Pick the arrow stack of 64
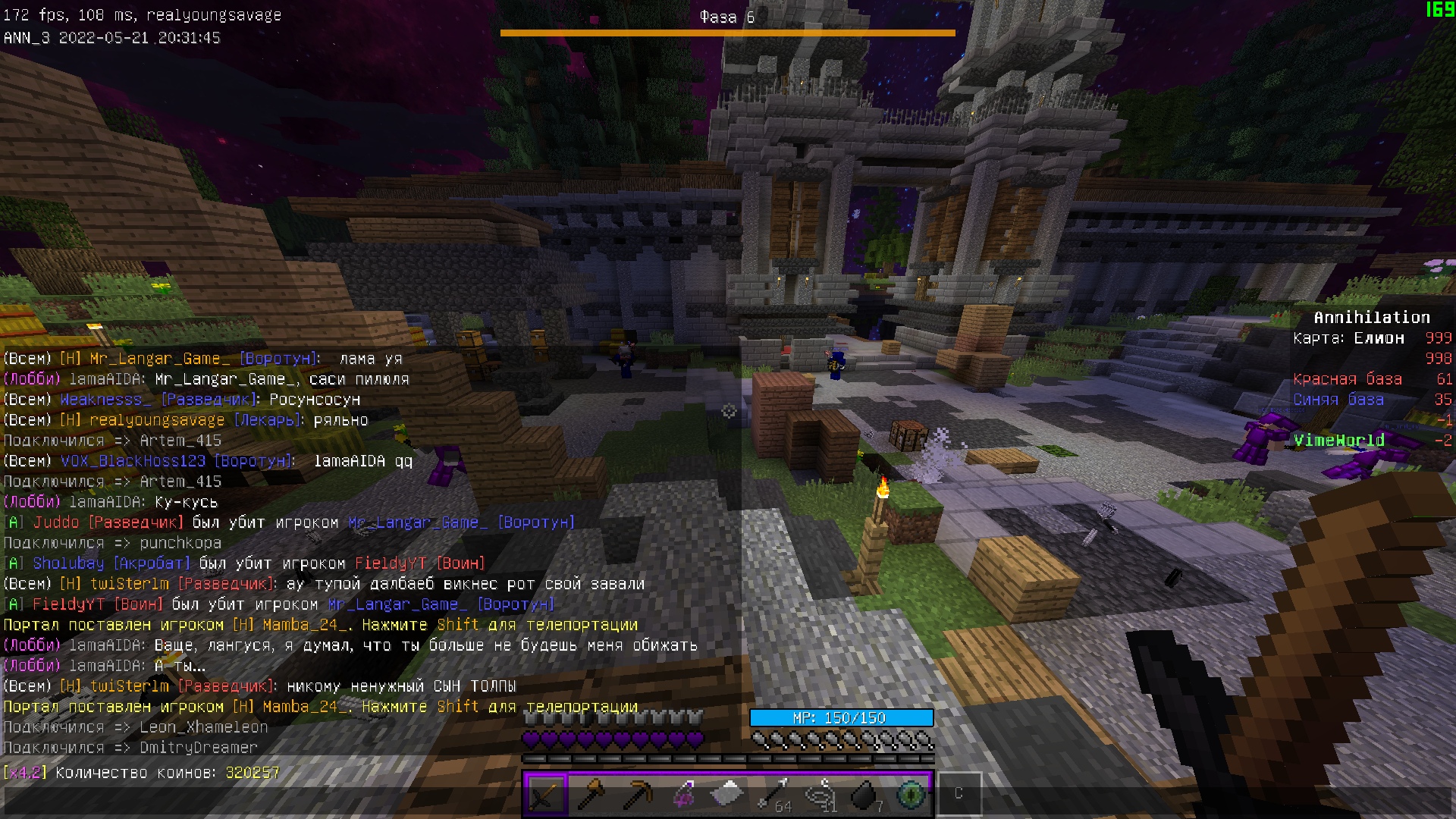The height and width of the screenshot is (819, 1456). [x=774, y=794]
